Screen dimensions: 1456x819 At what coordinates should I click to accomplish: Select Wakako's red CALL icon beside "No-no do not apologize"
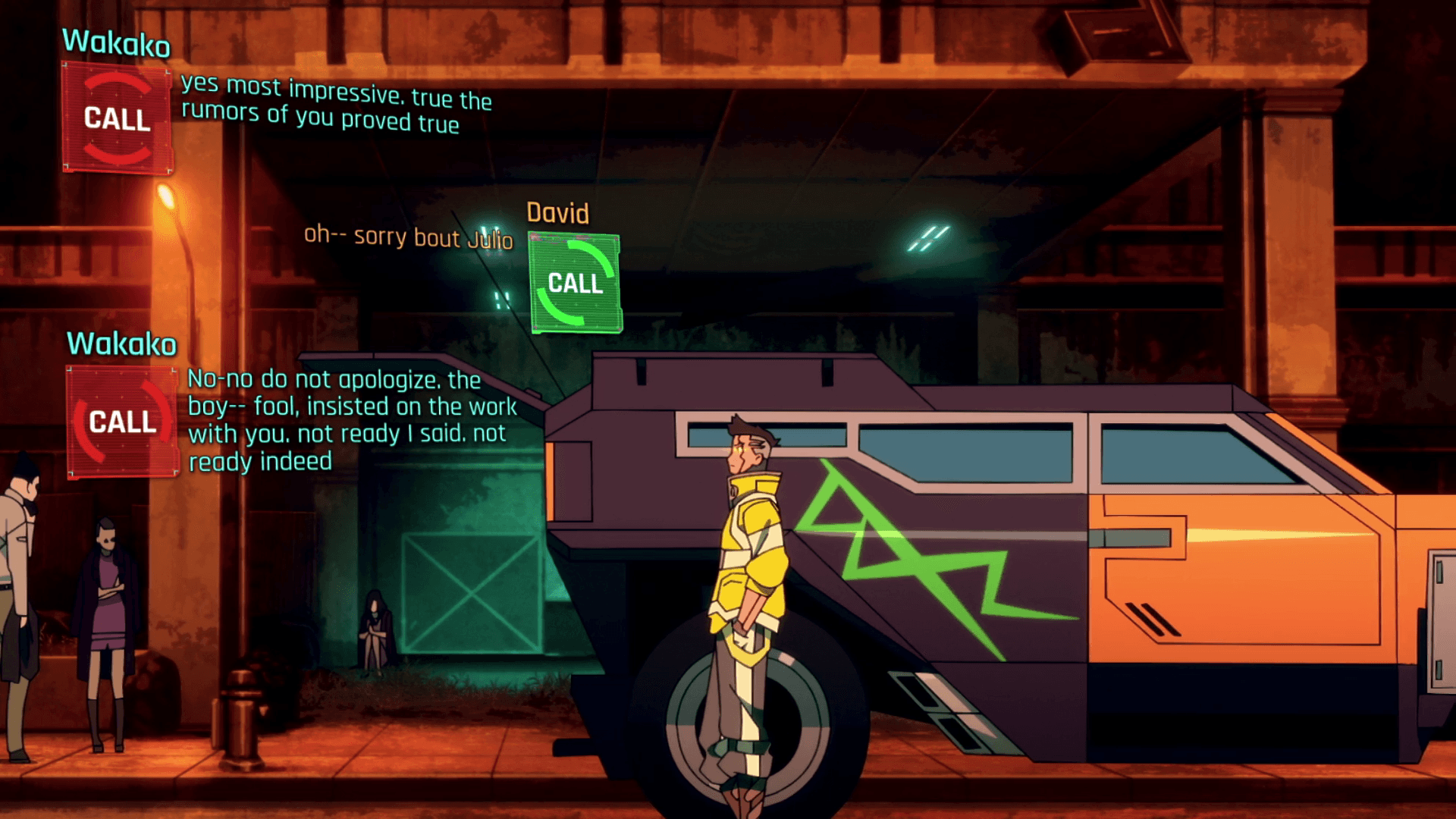(x=122, y=422)
